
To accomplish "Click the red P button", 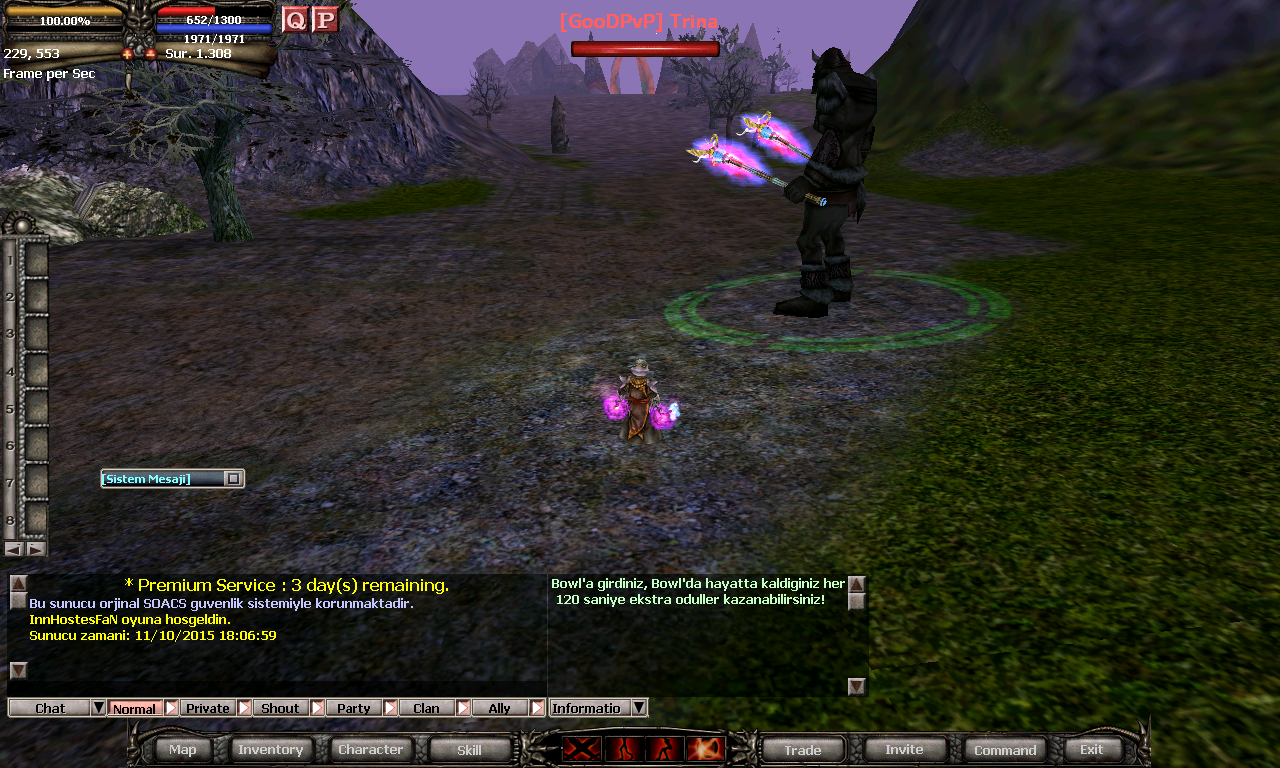I will coord(325,20).
